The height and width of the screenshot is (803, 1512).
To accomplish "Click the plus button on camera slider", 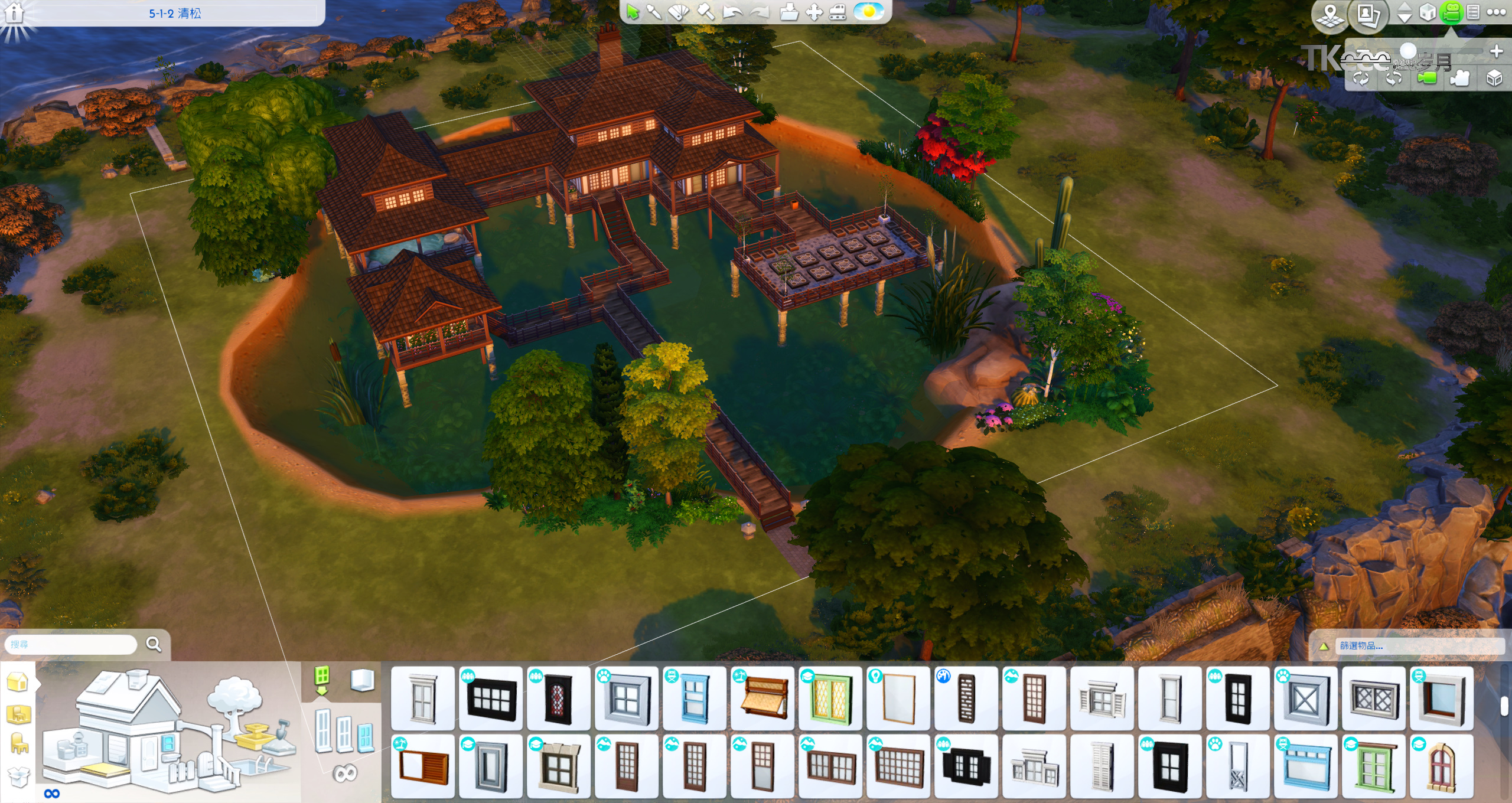I will coord(1496,51).
